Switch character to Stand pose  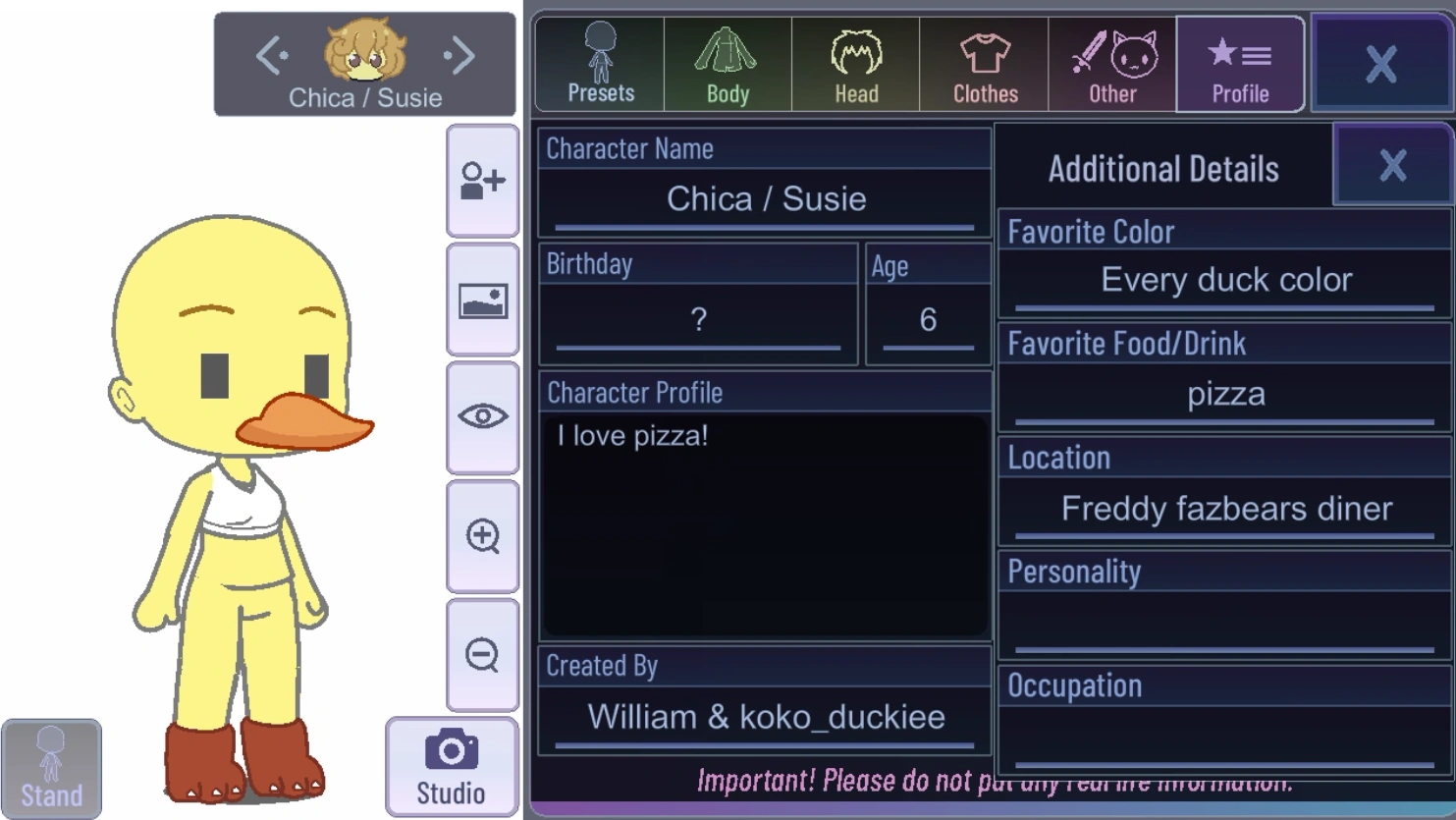click(x=51, y=766)
